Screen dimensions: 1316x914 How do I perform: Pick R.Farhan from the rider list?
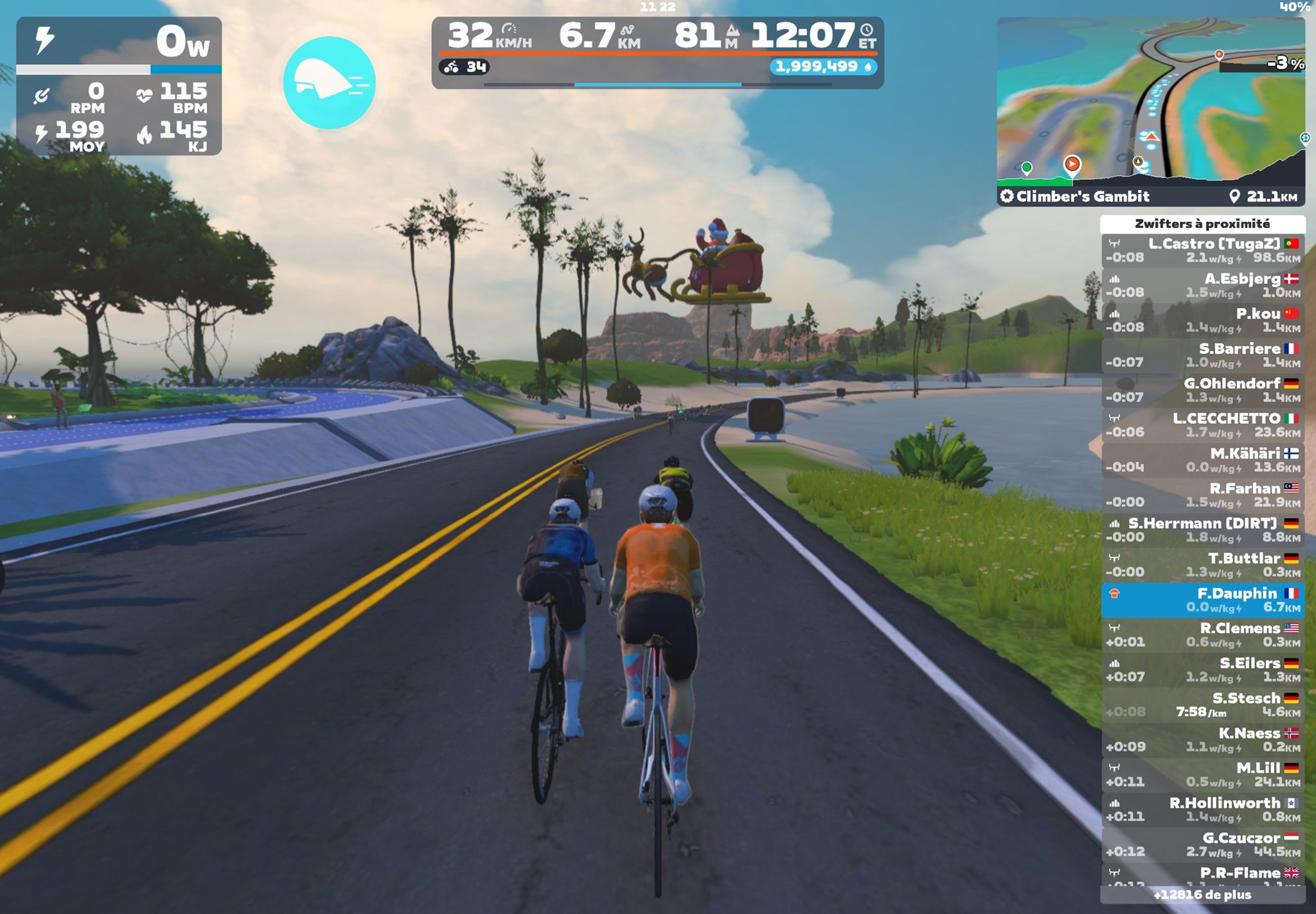[x=1202, y=495]
